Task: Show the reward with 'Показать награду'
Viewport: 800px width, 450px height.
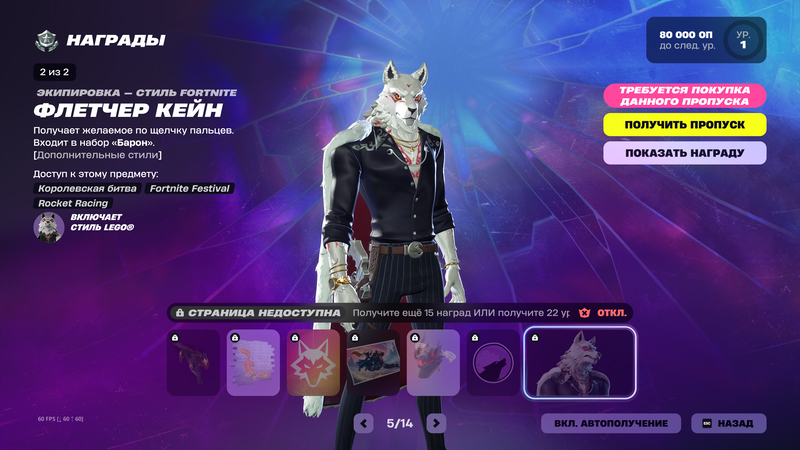Action: pos(685,153)
